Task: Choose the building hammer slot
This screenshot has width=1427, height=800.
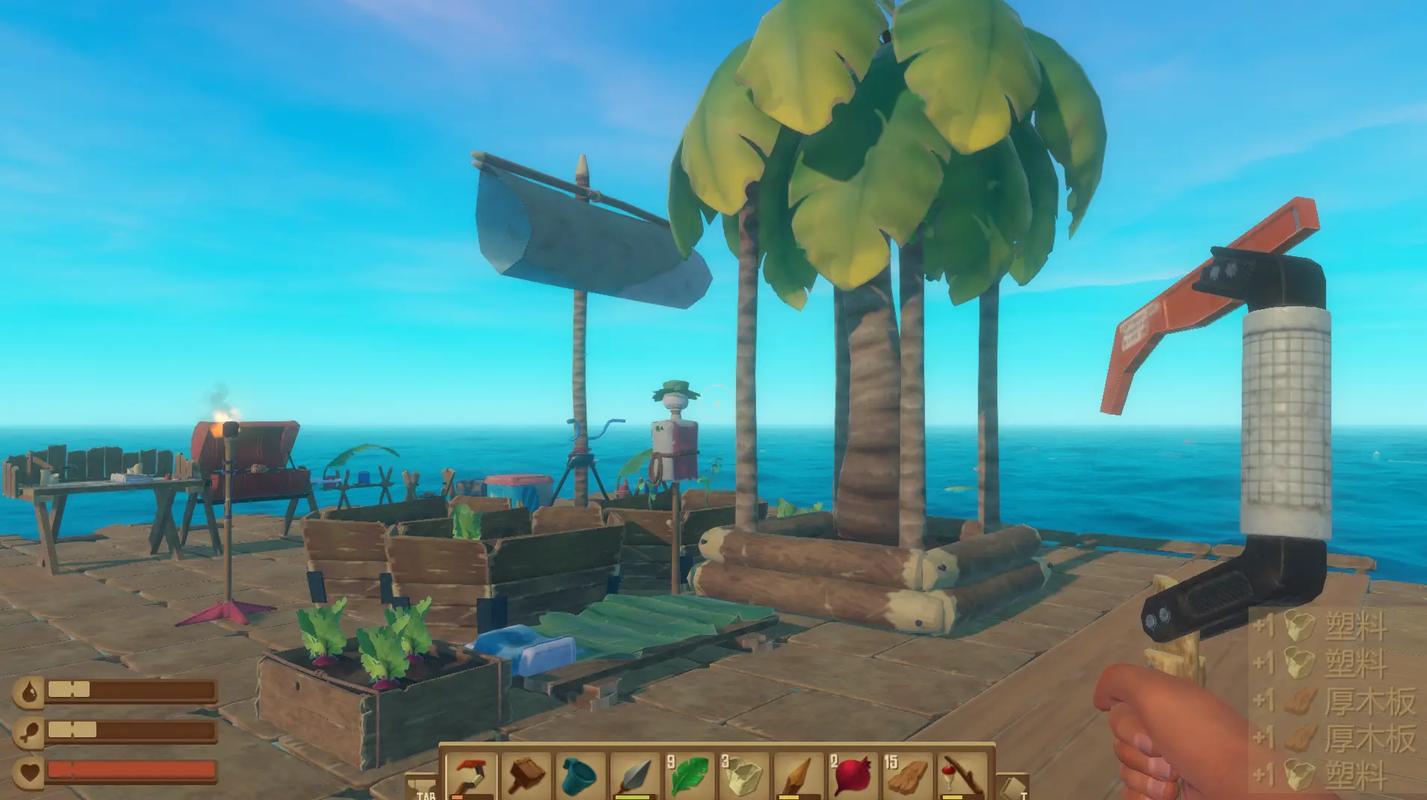Action: point(524,775)
